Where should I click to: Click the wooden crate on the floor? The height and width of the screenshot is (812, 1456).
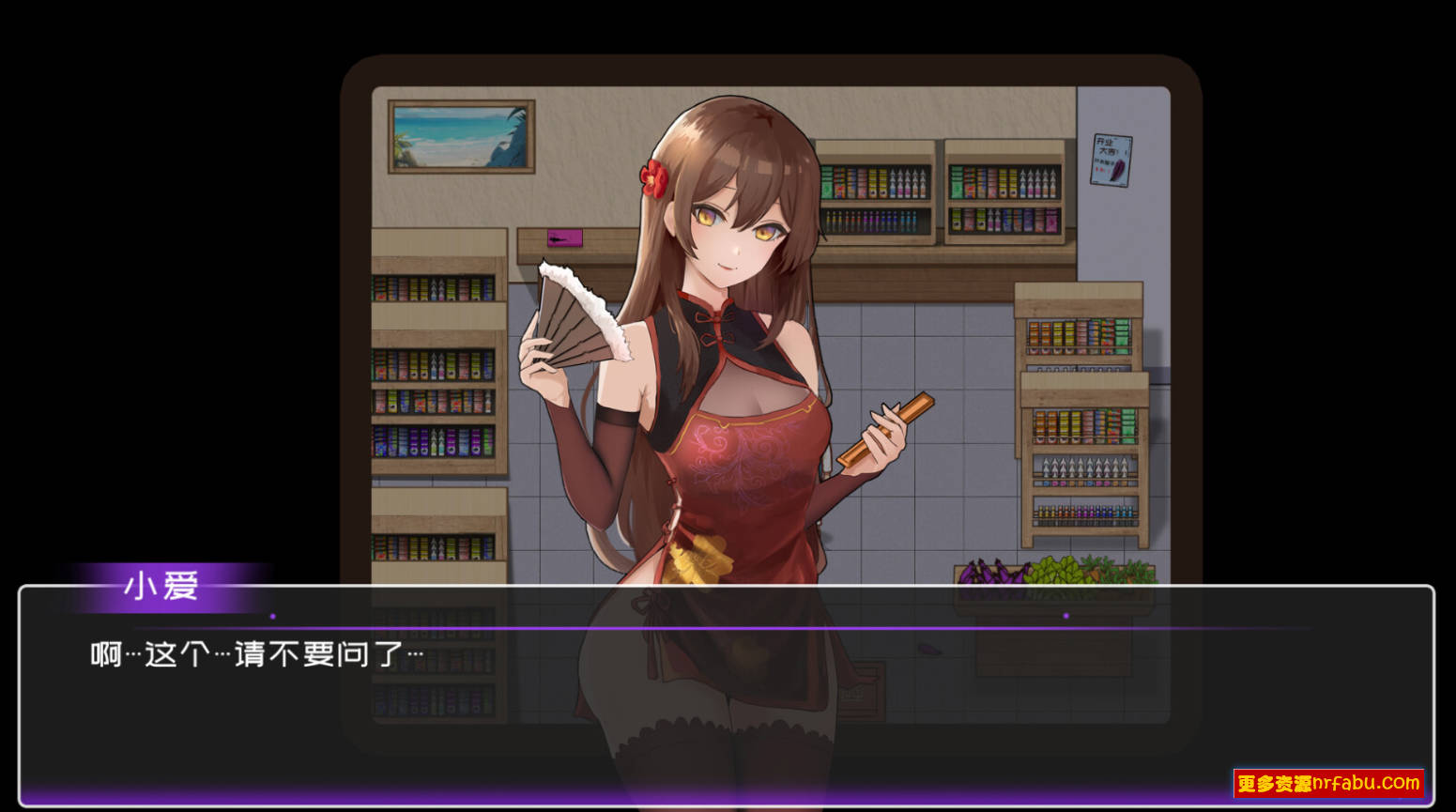(x=859, y=692)
